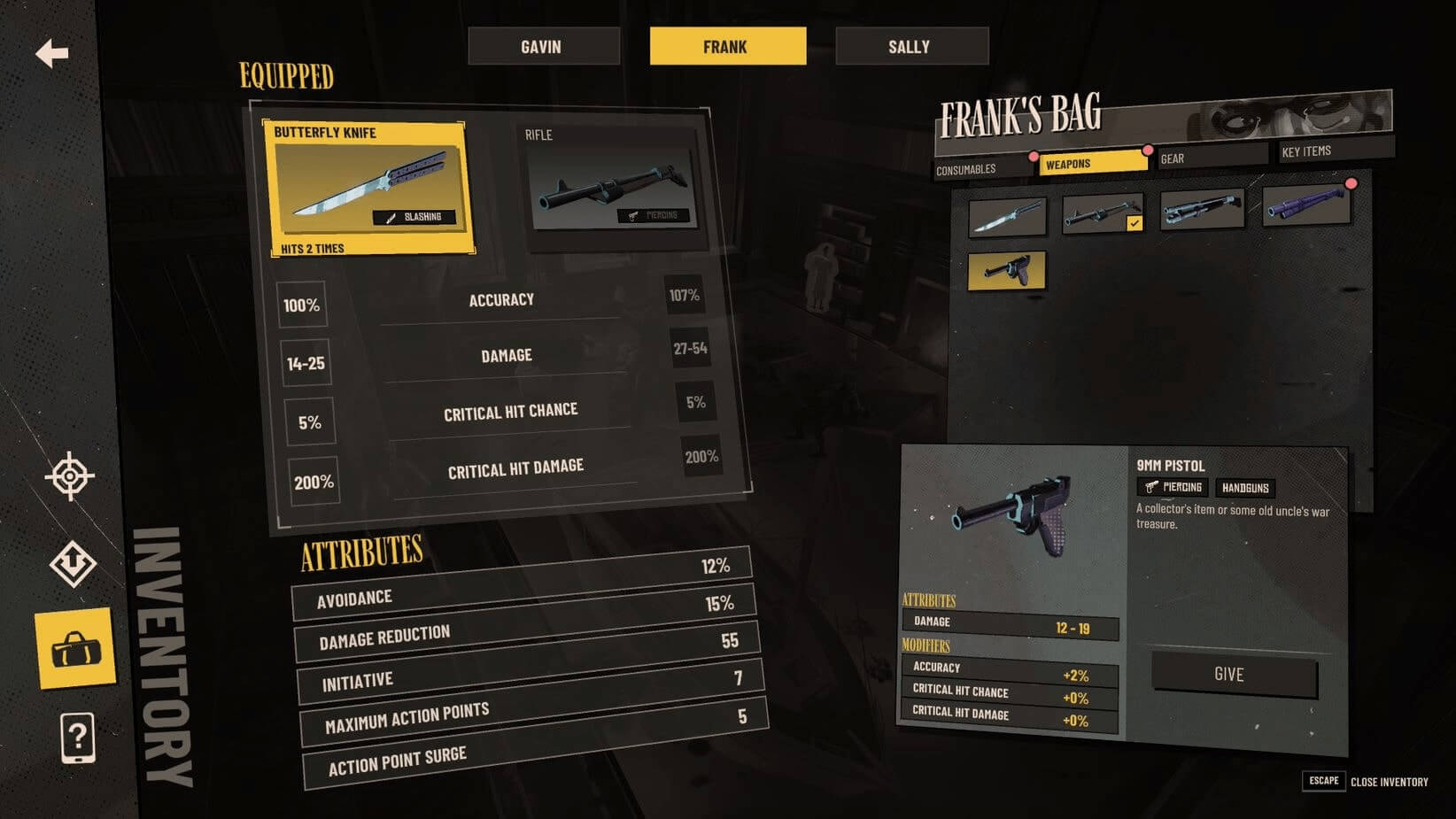
Task: Go back with the arrow button
Action: 52,53
